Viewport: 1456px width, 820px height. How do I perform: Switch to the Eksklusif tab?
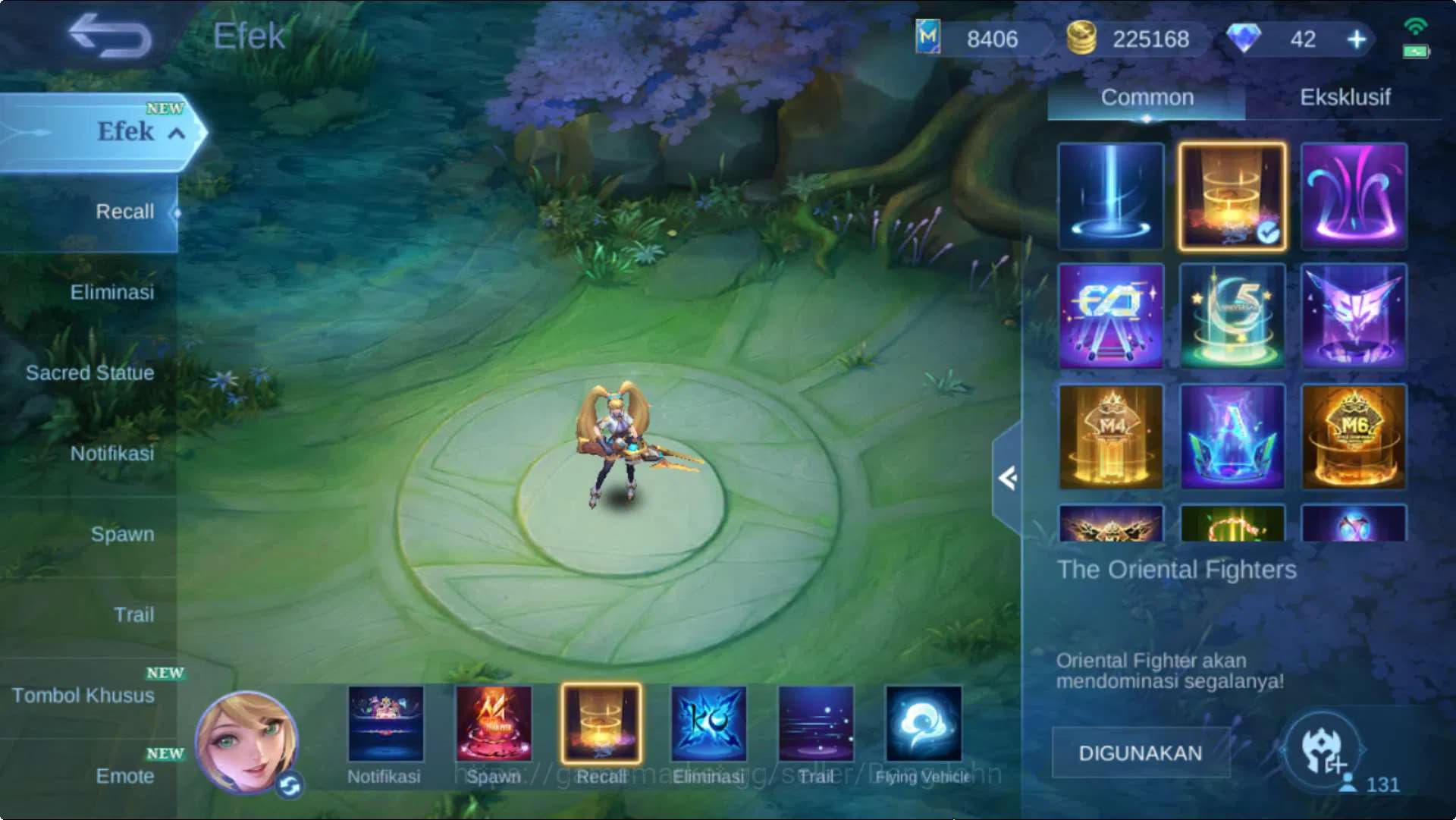(x=1345, y=97)
